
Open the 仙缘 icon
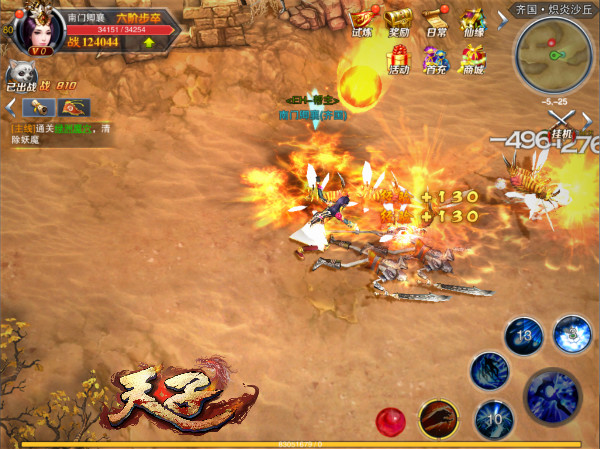coord(472,20)
